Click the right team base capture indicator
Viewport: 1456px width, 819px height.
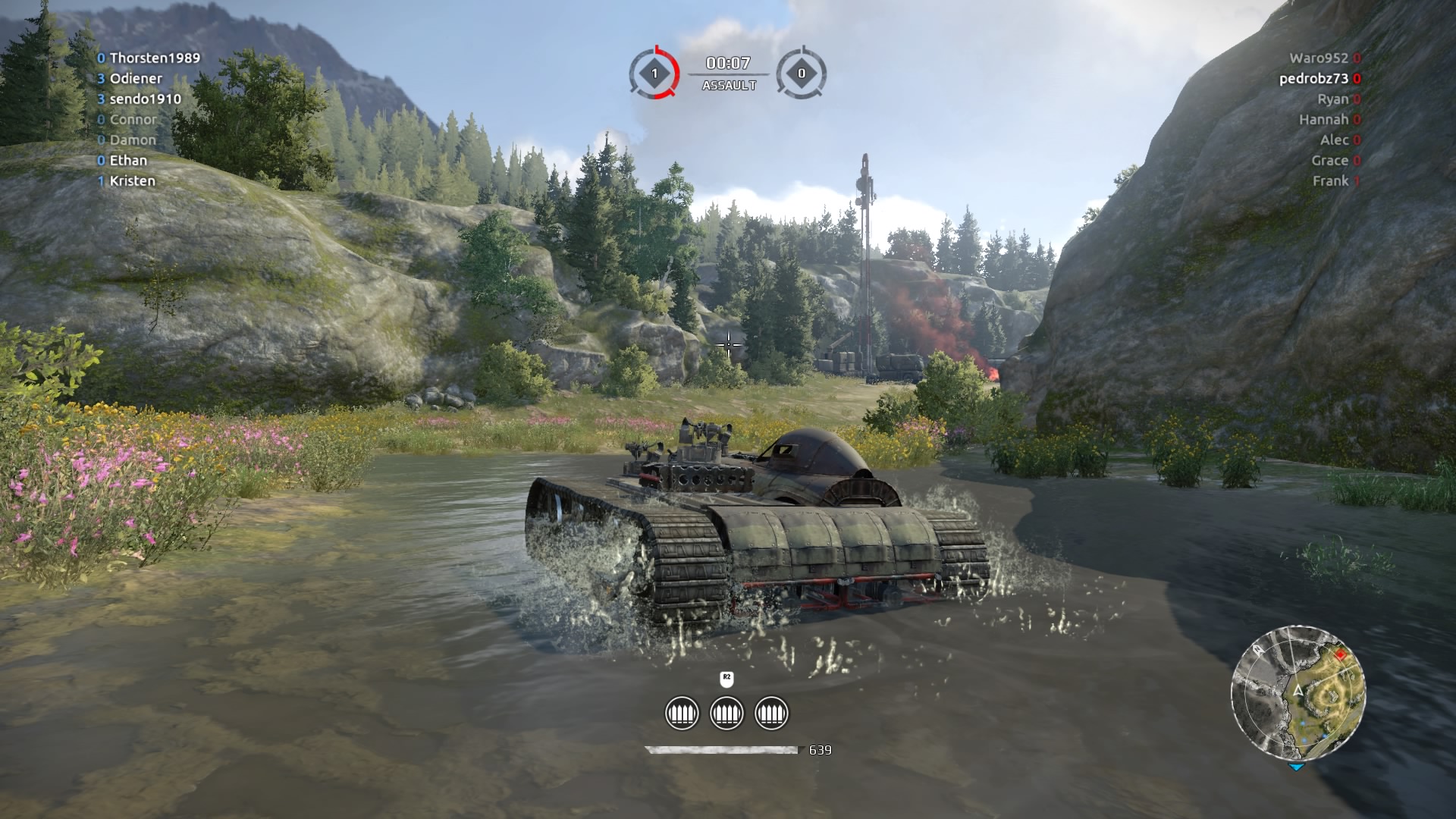tap(802, 74)
